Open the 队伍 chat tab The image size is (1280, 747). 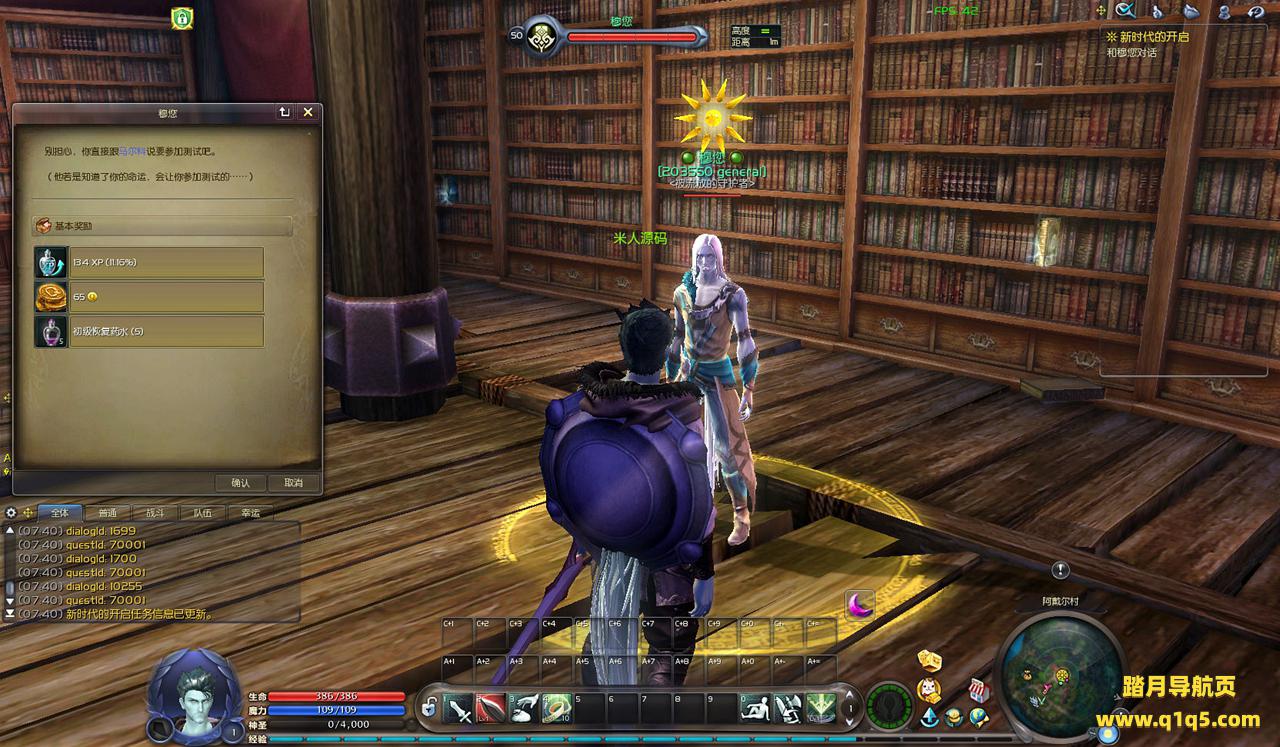pos(203,513)
